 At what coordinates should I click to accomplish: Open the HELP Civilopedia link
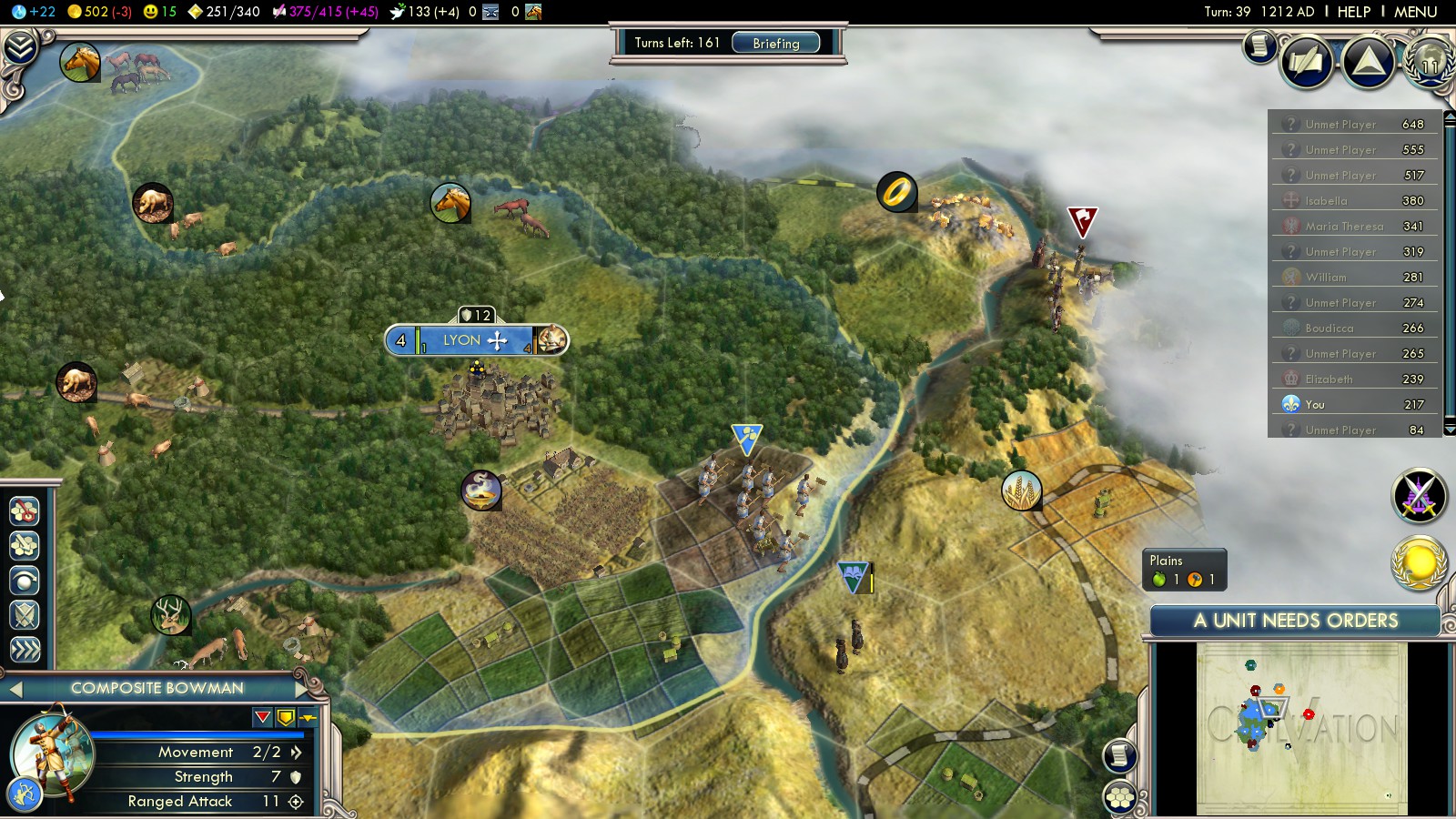1353,12
